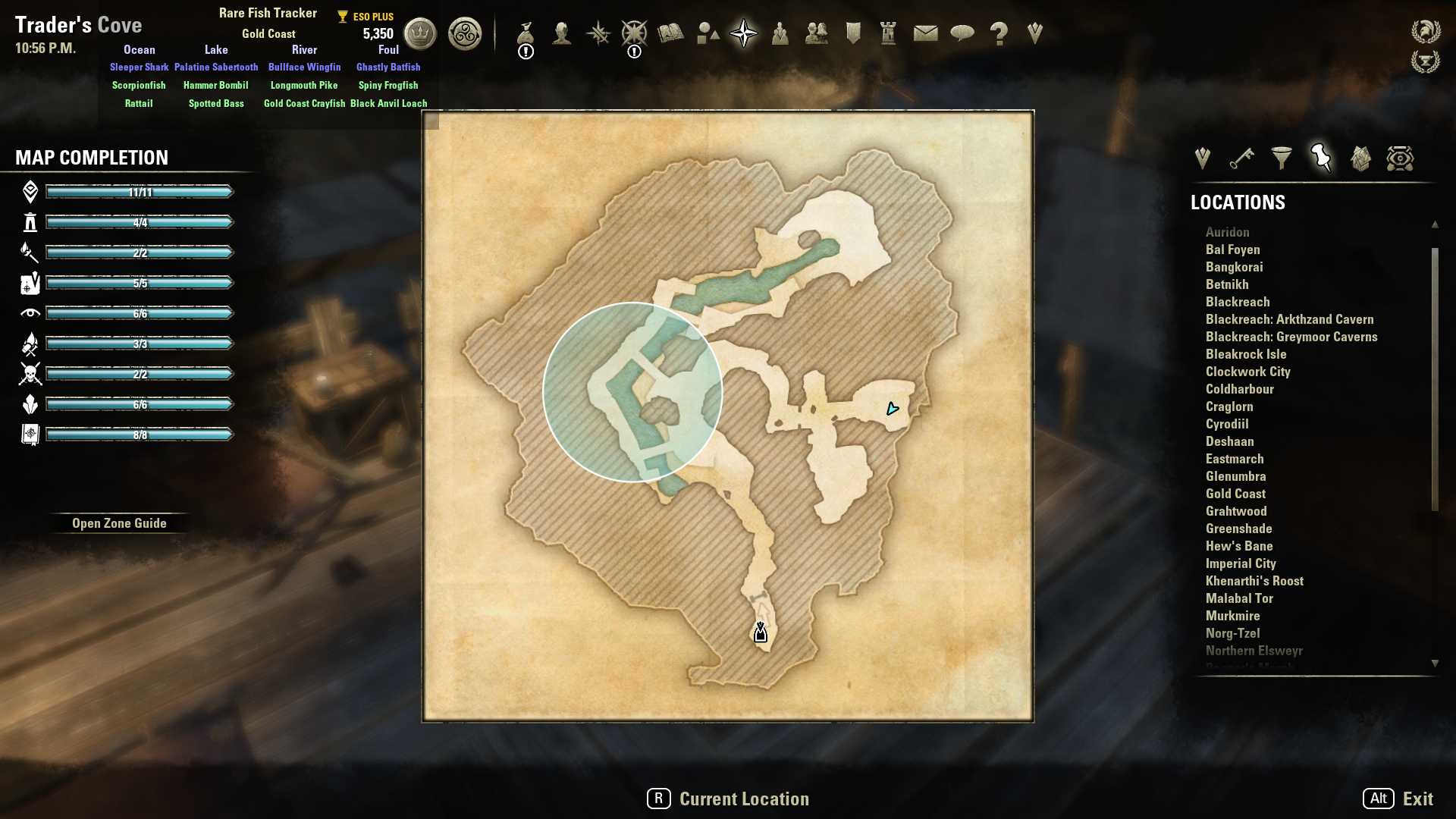Select Gold Coast in the locations list
Image resolution: width=1456 pixels, height=819 pixels.
click(x=1235, y=494)
